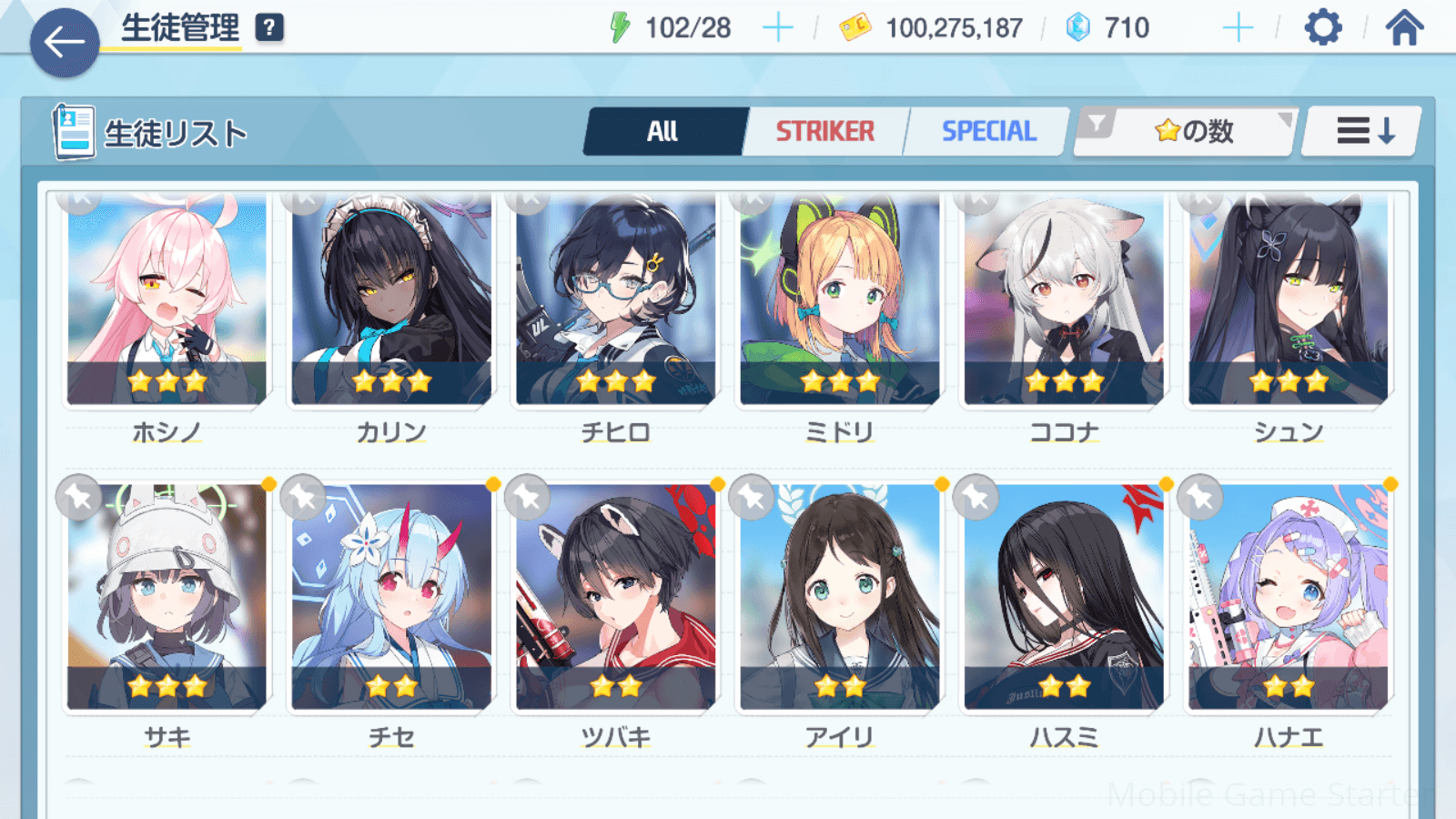Select student ミドリ
The width and height of the screenshot is (1456, 819).
(839, 300)
